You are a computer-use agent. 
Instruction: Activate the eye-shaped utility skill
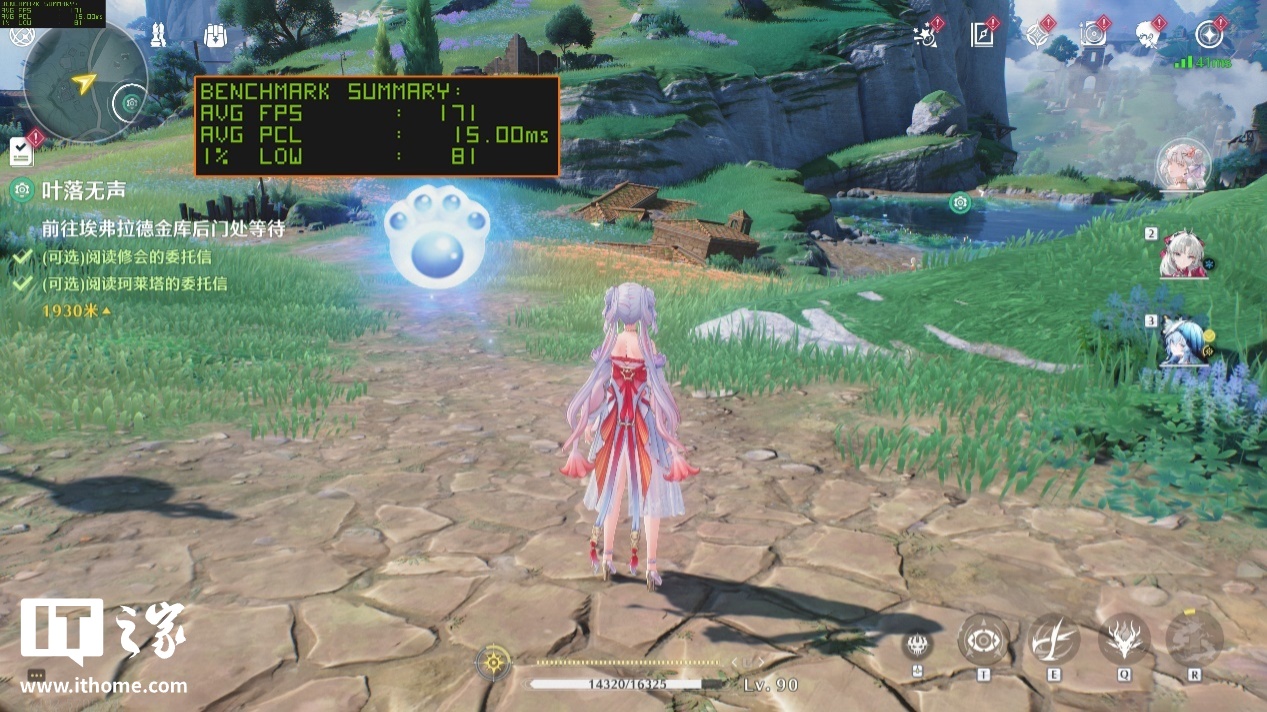click(983, 640)
